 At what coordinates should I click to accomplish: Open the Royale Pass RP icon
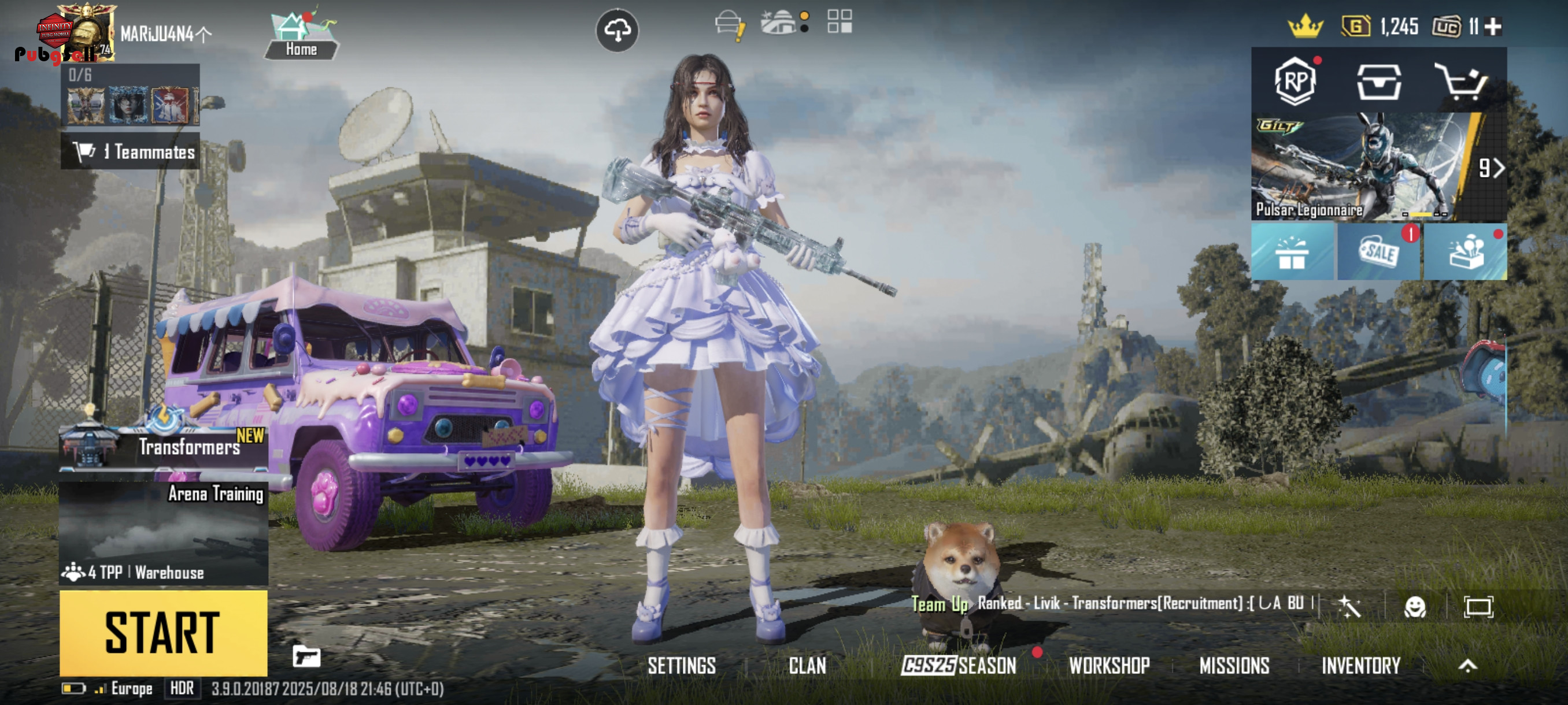(x=1295, y=81)
